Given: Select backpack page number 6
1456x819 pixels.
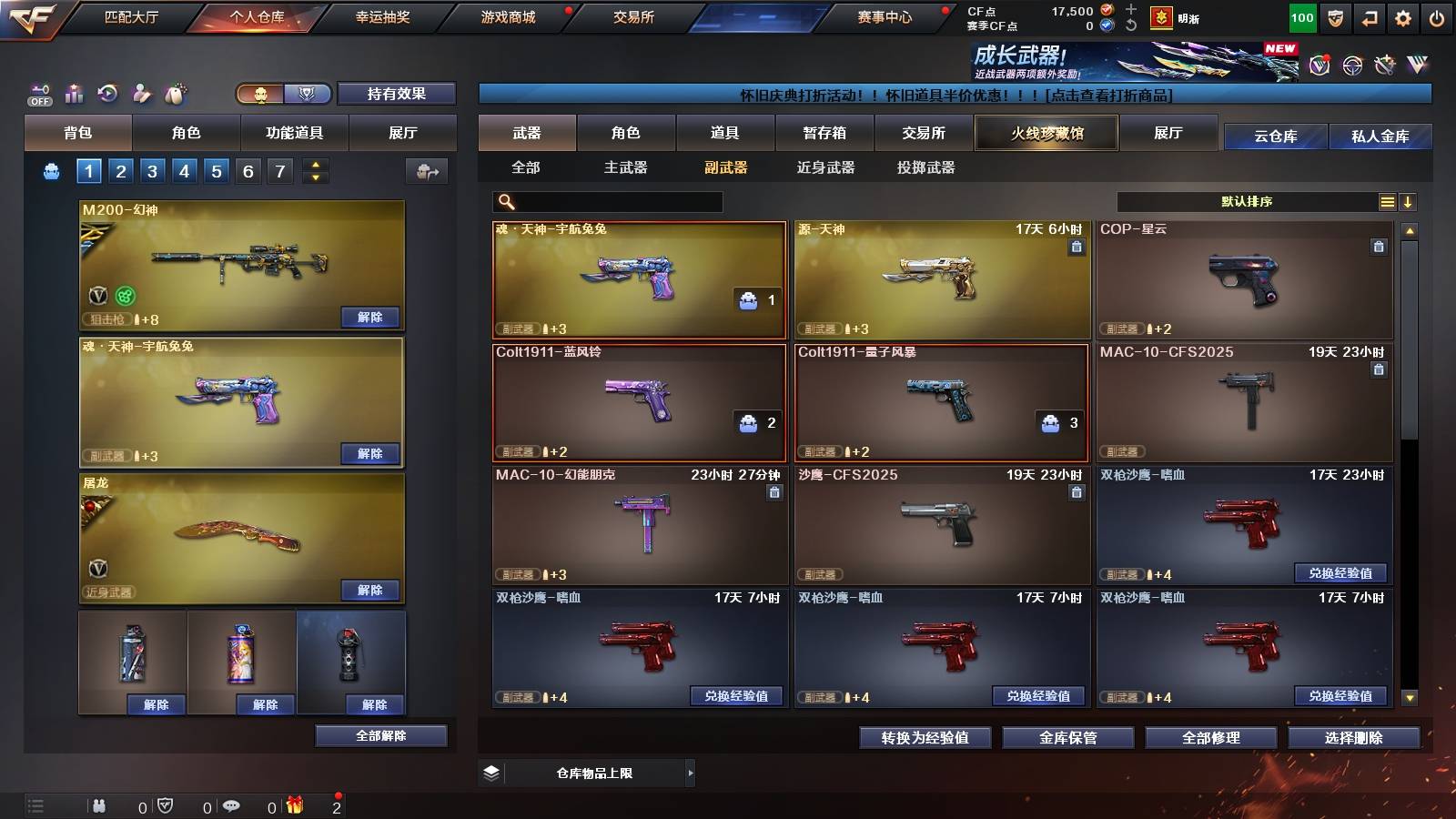Looking at the screenshot, I should [x=246, y=170].
